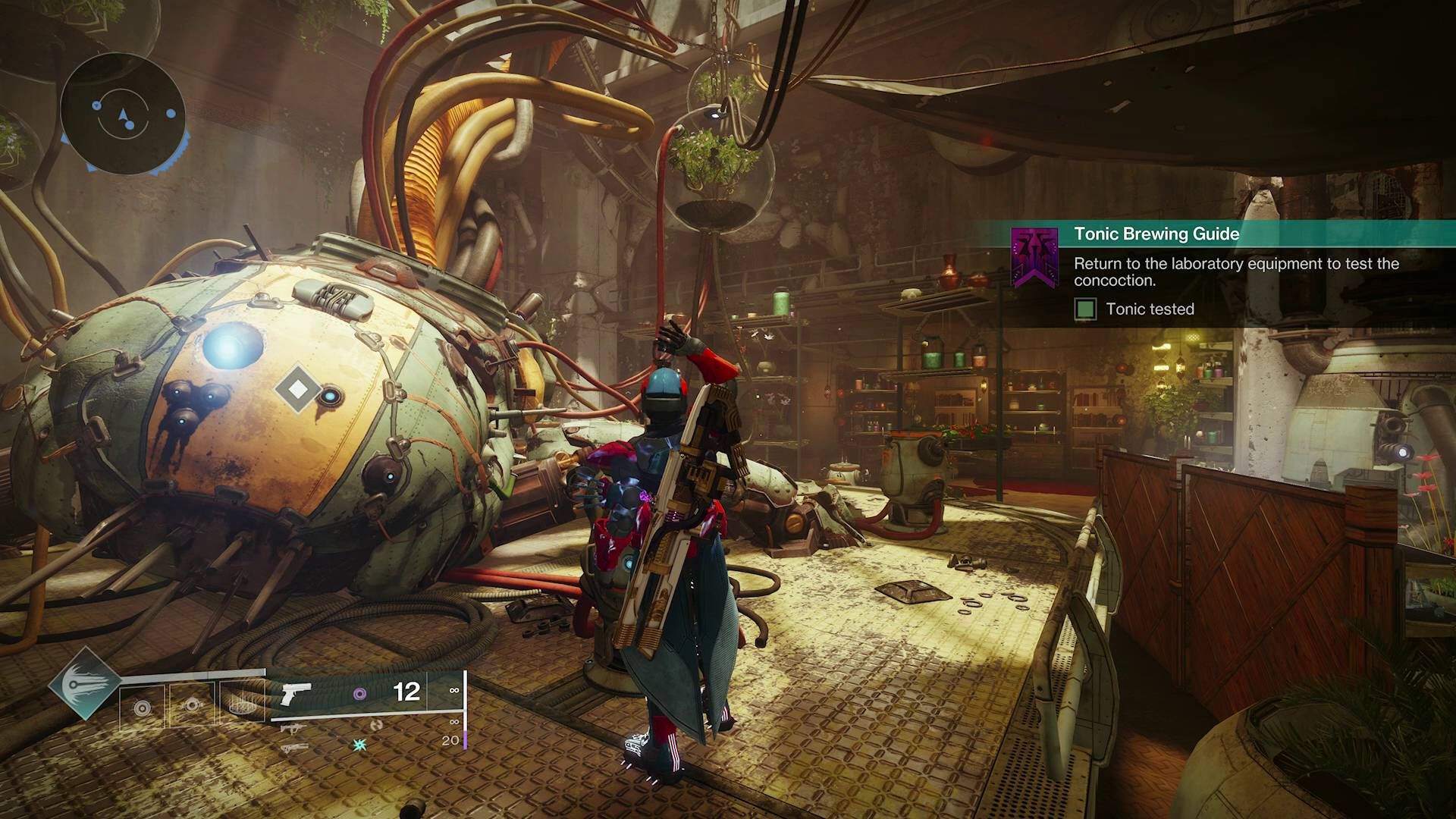Open the Tonic Brewing Guide quest tracker
This screenshot has height=819, width=1456.
pos(1156,234)
